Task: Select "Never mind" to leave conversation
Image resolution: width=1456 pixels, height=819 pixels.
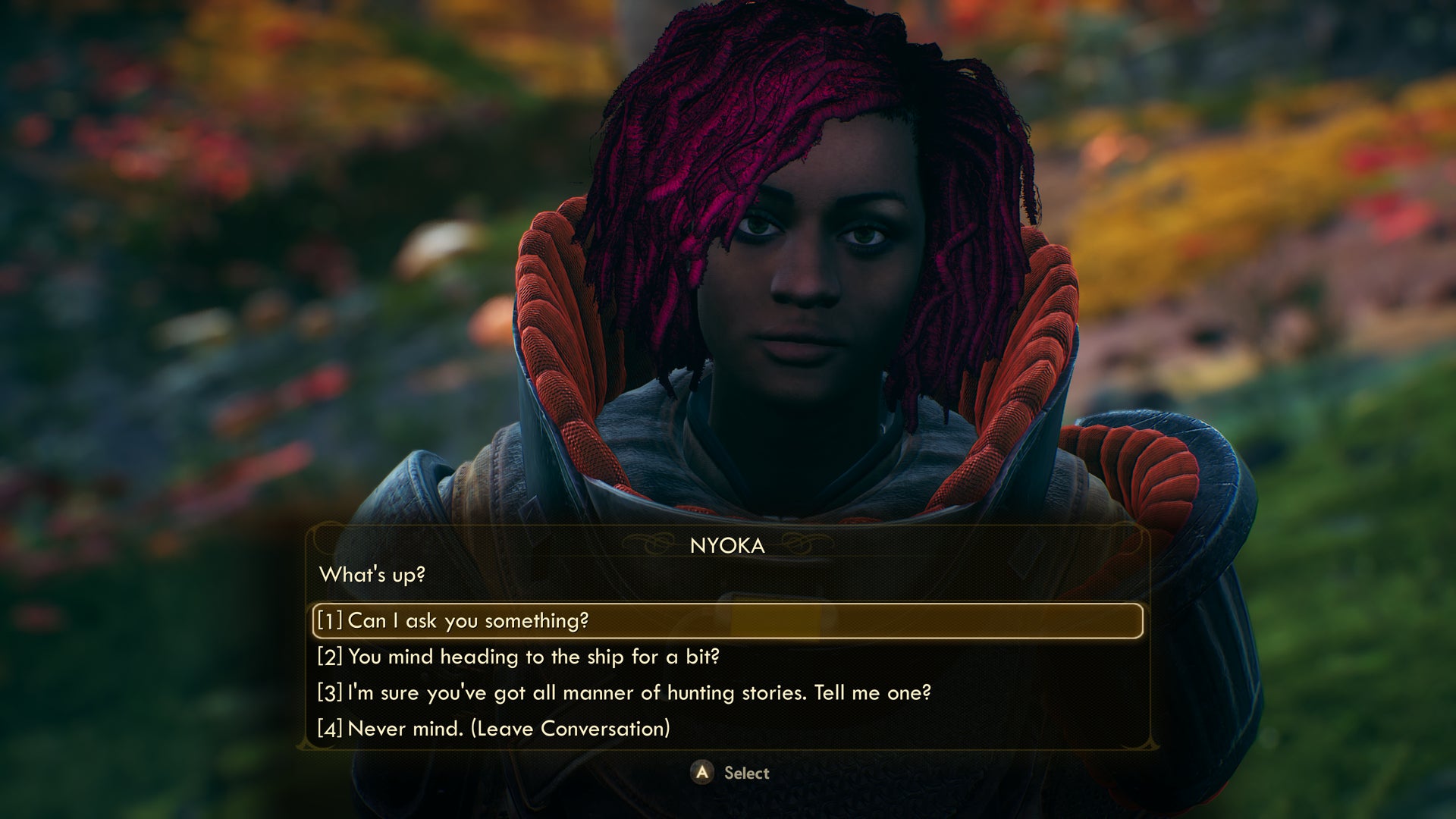Action: coord(494,729)
